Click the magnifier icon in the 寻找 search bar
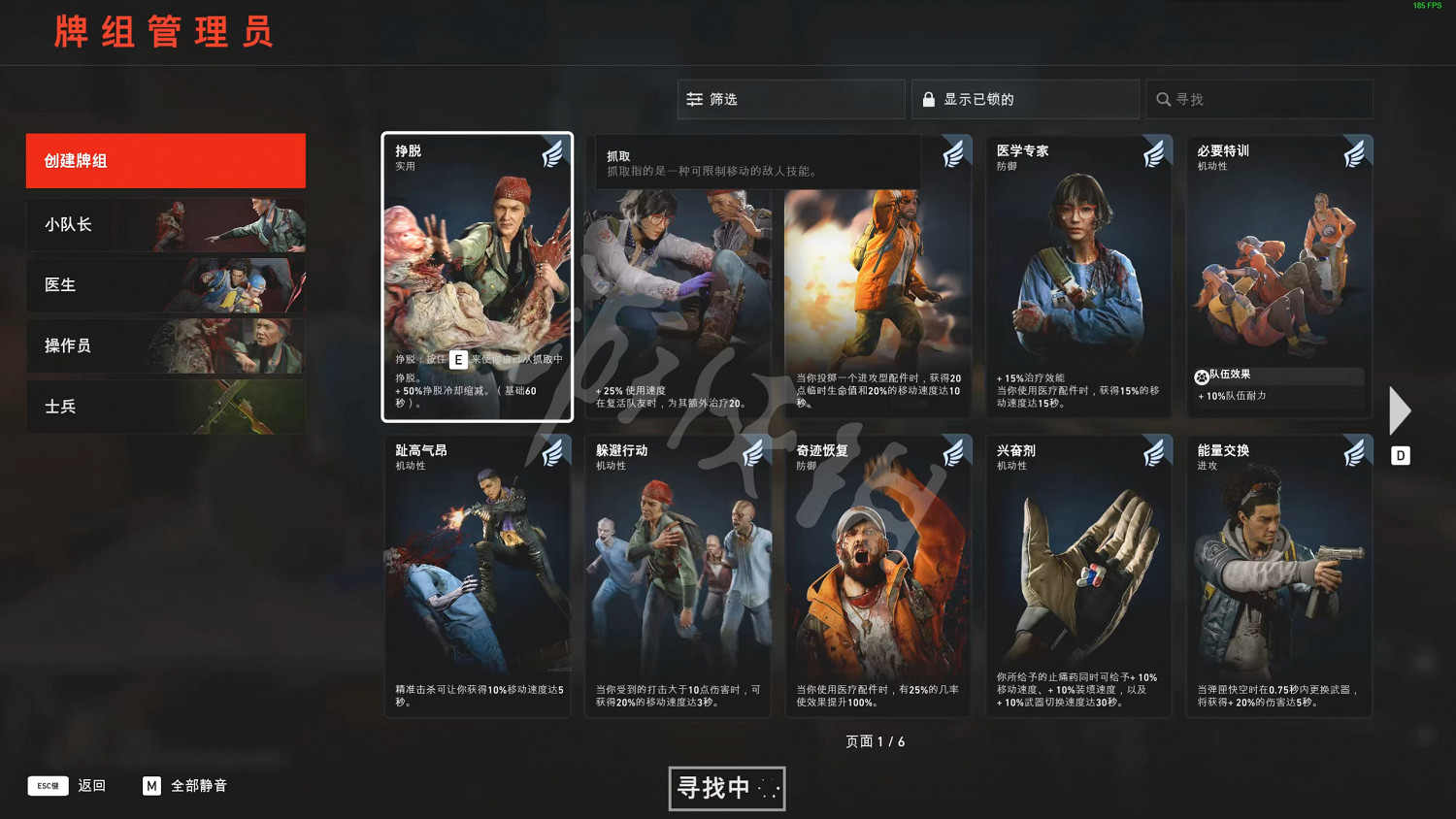The image size is (1456, 819). click(1164, 99)
